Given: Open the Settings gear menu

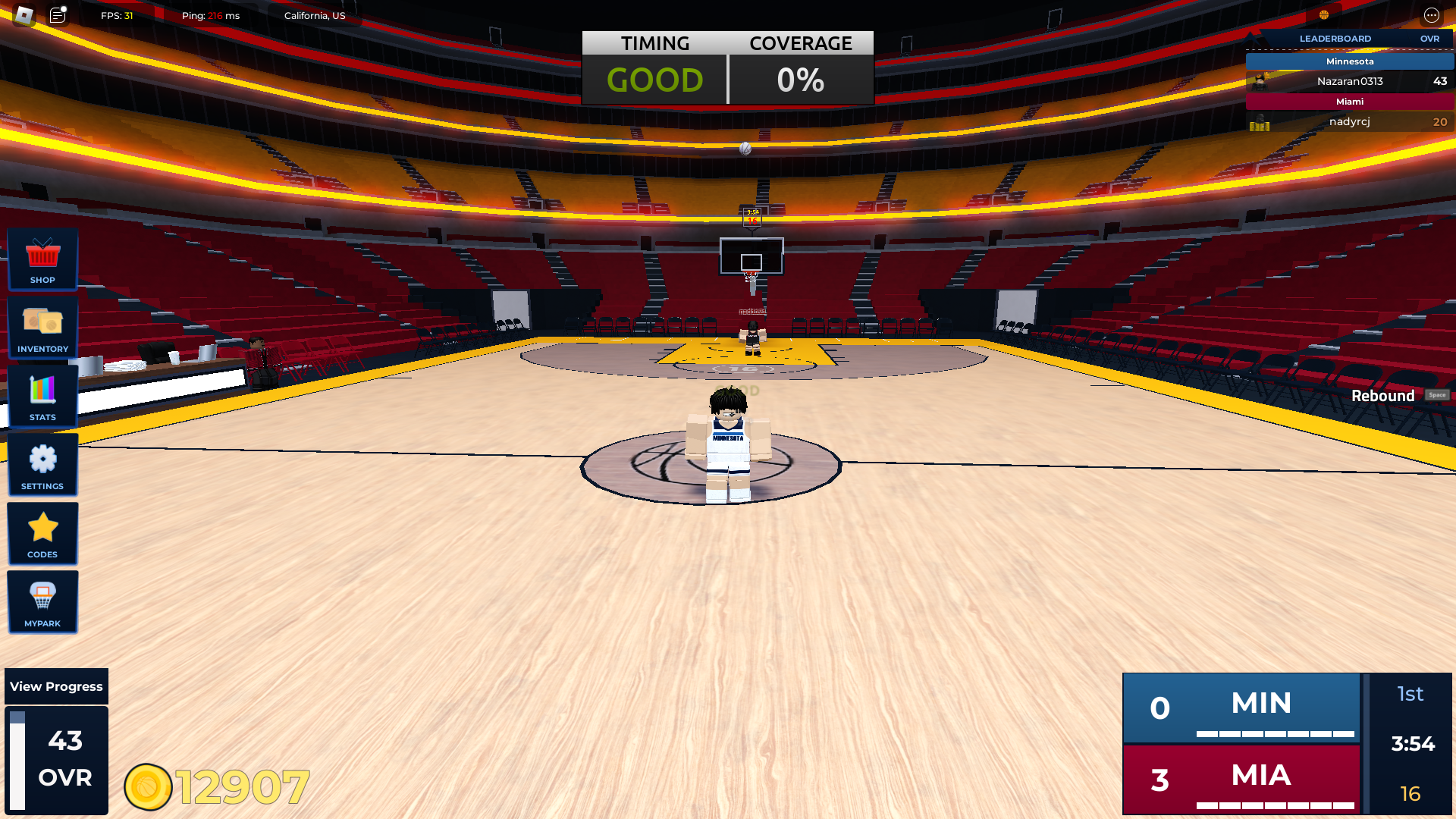Looking at the screenshot, I should point(42,465).
